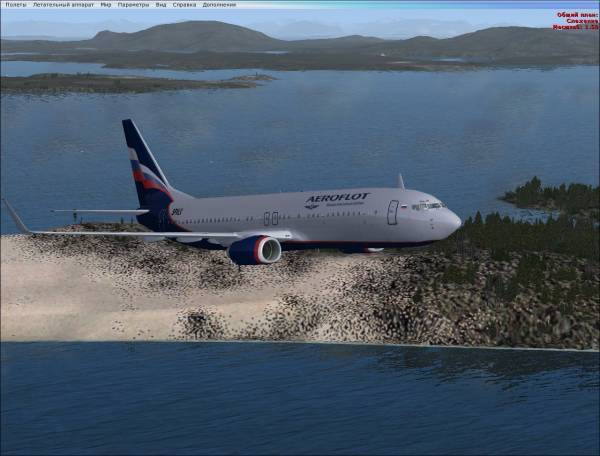Open the Дополнения menu
The image size is (600, 456).
pos(219,4)
